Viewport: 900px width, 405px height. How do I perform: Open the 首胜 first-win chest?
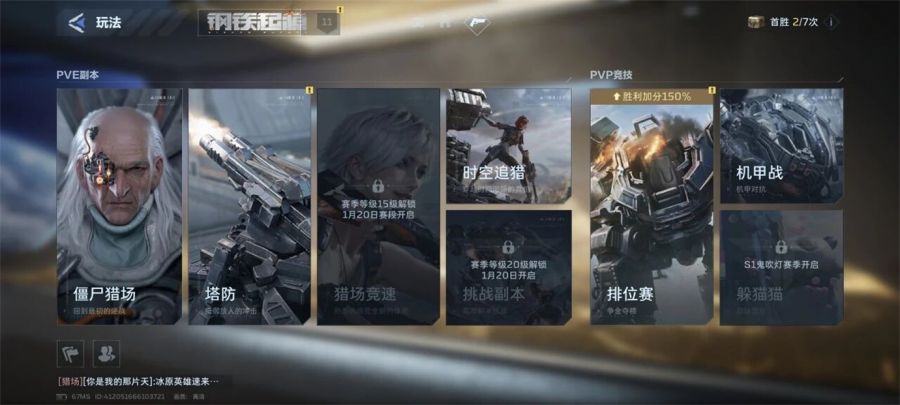pyautogui.click(x=756, y=22)
